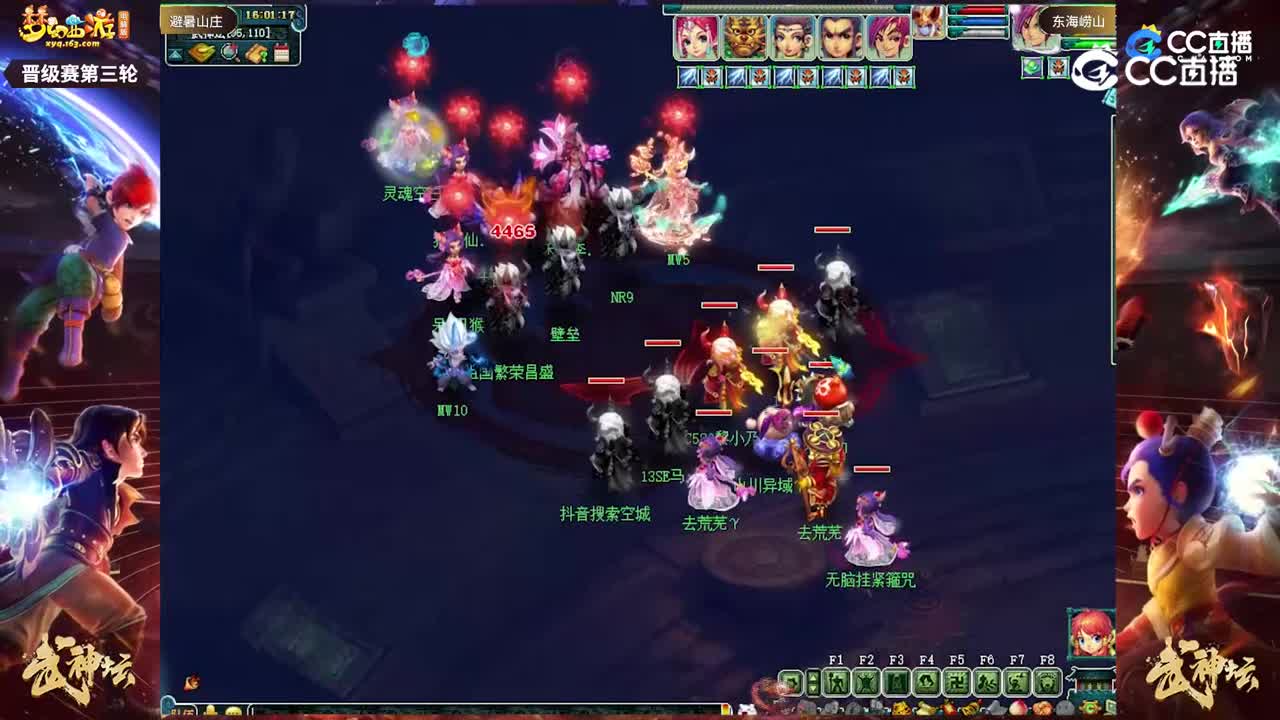Click the up arrow of the skill bar stepper

(x=813, y=676)
